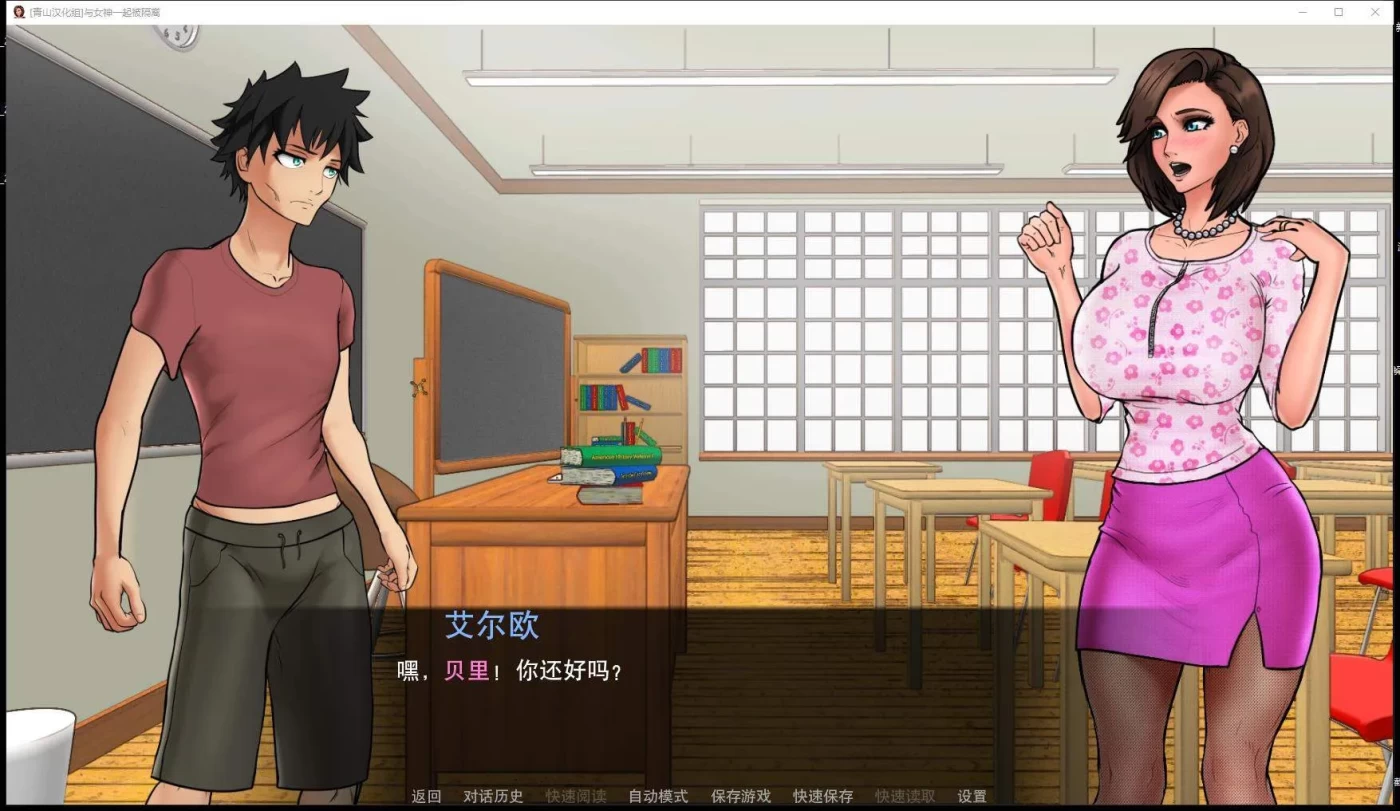Select 对话历史 from the quick menu bar
1400x811 pixels.
click(494, 796)
